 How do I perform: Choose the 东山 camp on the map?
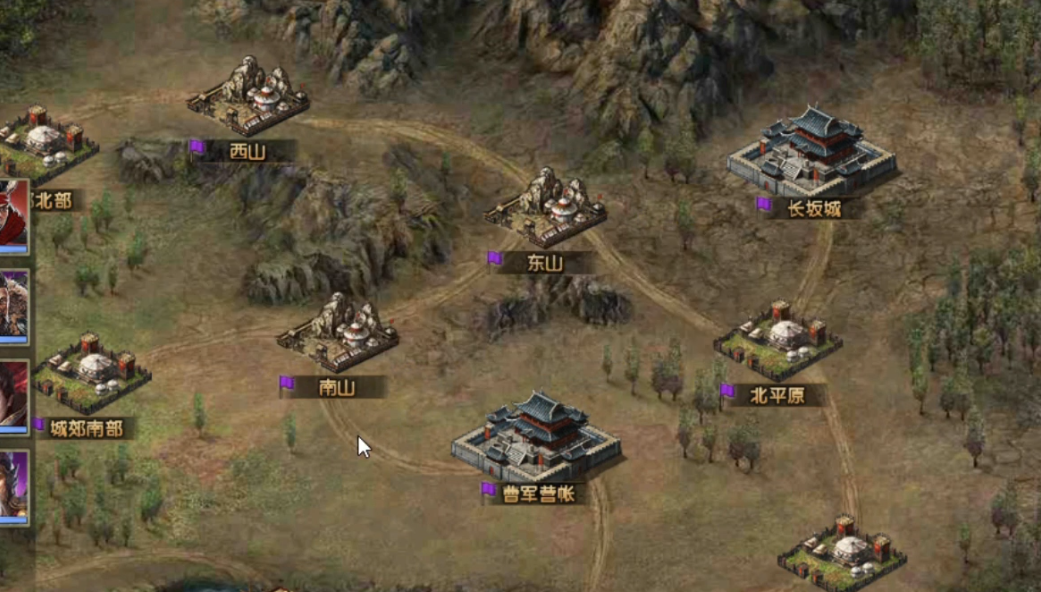[x=546, y=208]
